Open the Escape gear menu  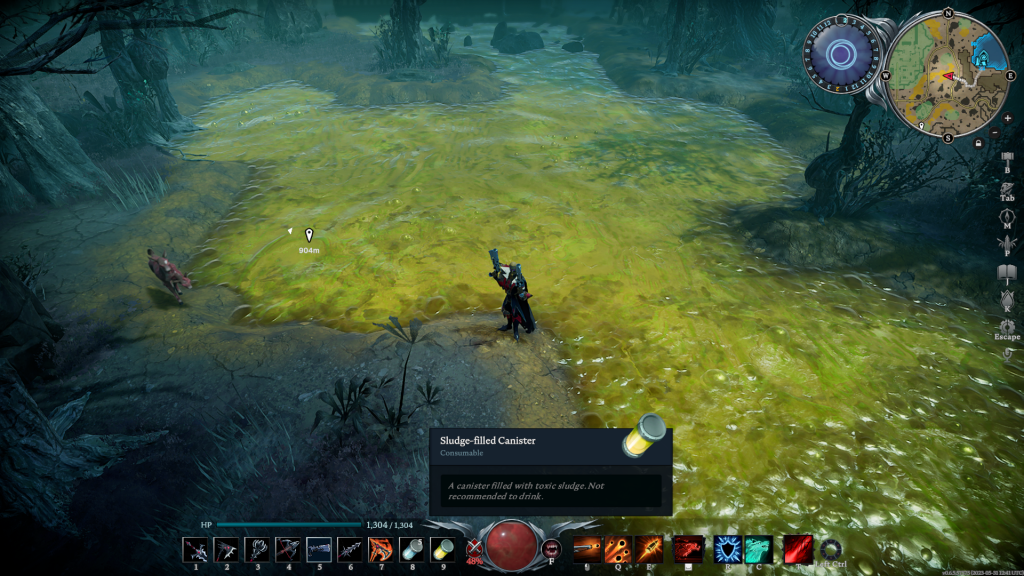coord(1007,326)
